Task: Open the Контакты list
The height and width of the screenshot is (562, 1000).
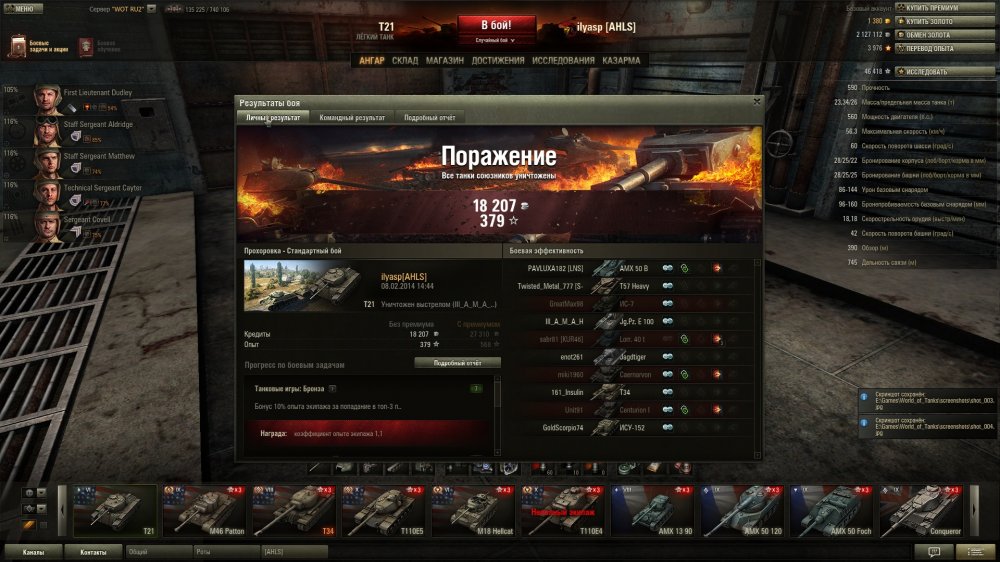Action: [x=93, y=551]
